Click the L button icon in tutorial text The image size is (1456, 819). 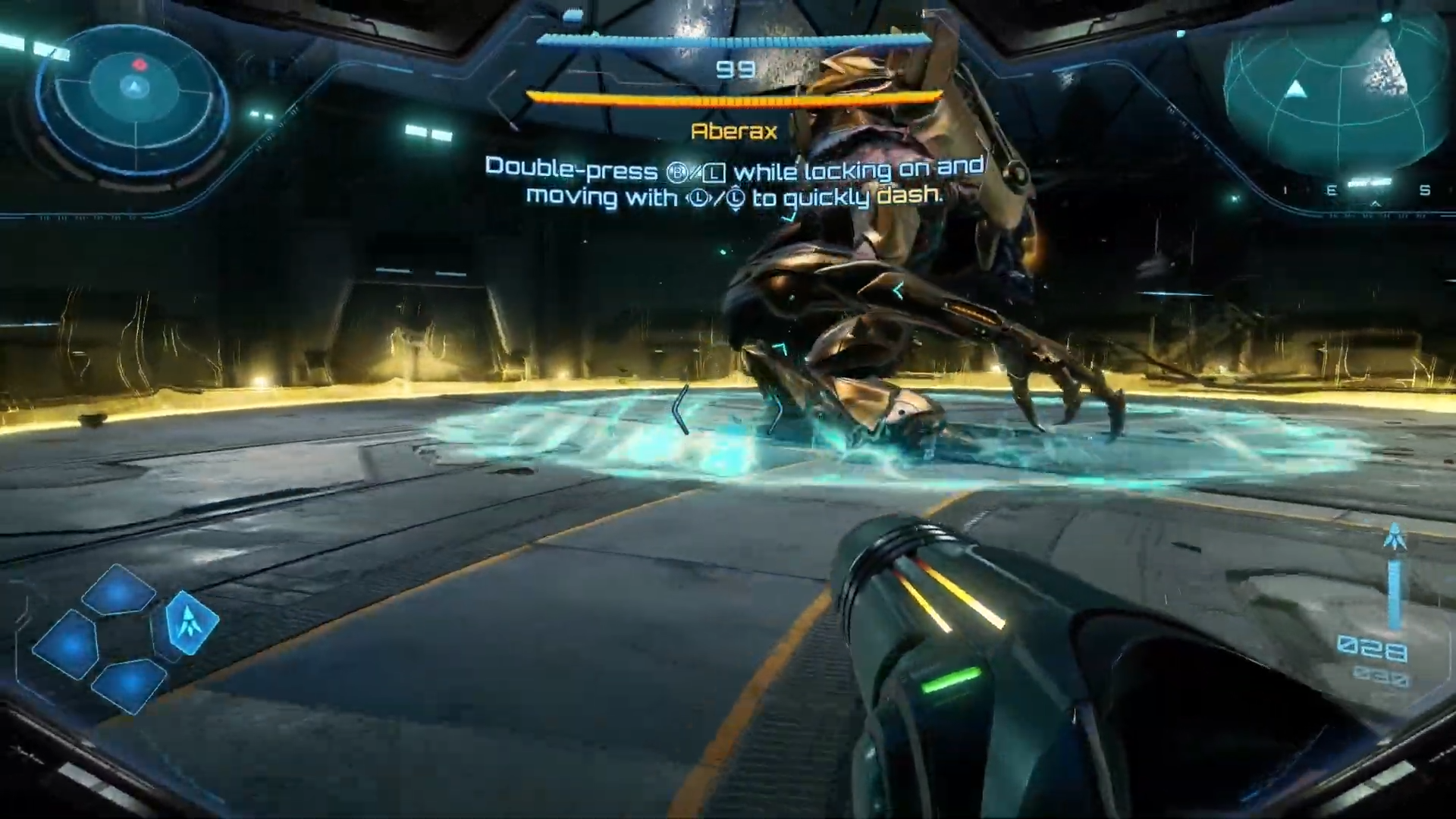(x=714, y=172)
